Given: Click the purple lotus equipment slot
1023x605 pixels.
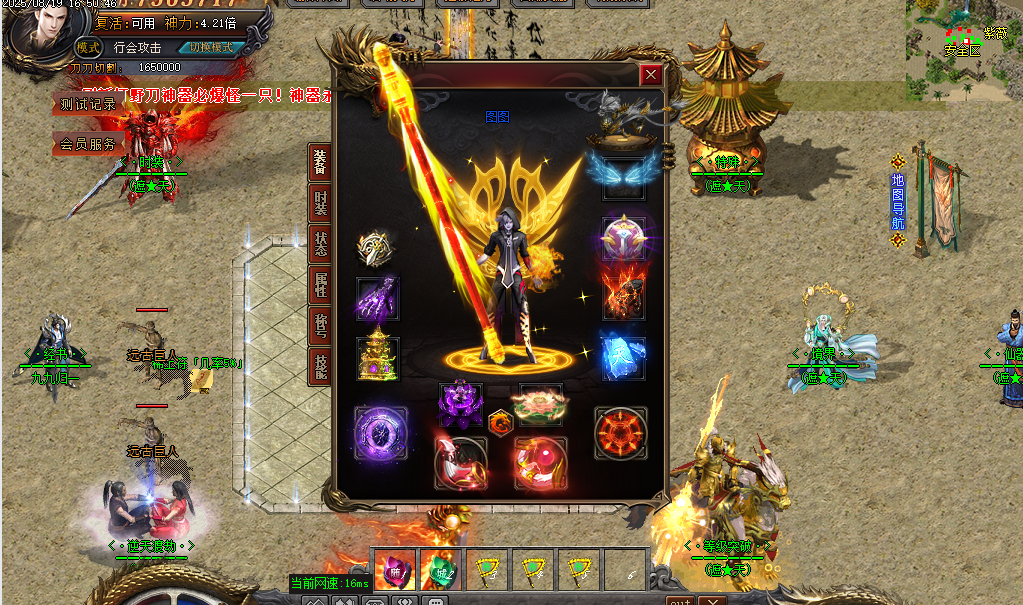Looking at the screenshot, I should pos(461,405).
